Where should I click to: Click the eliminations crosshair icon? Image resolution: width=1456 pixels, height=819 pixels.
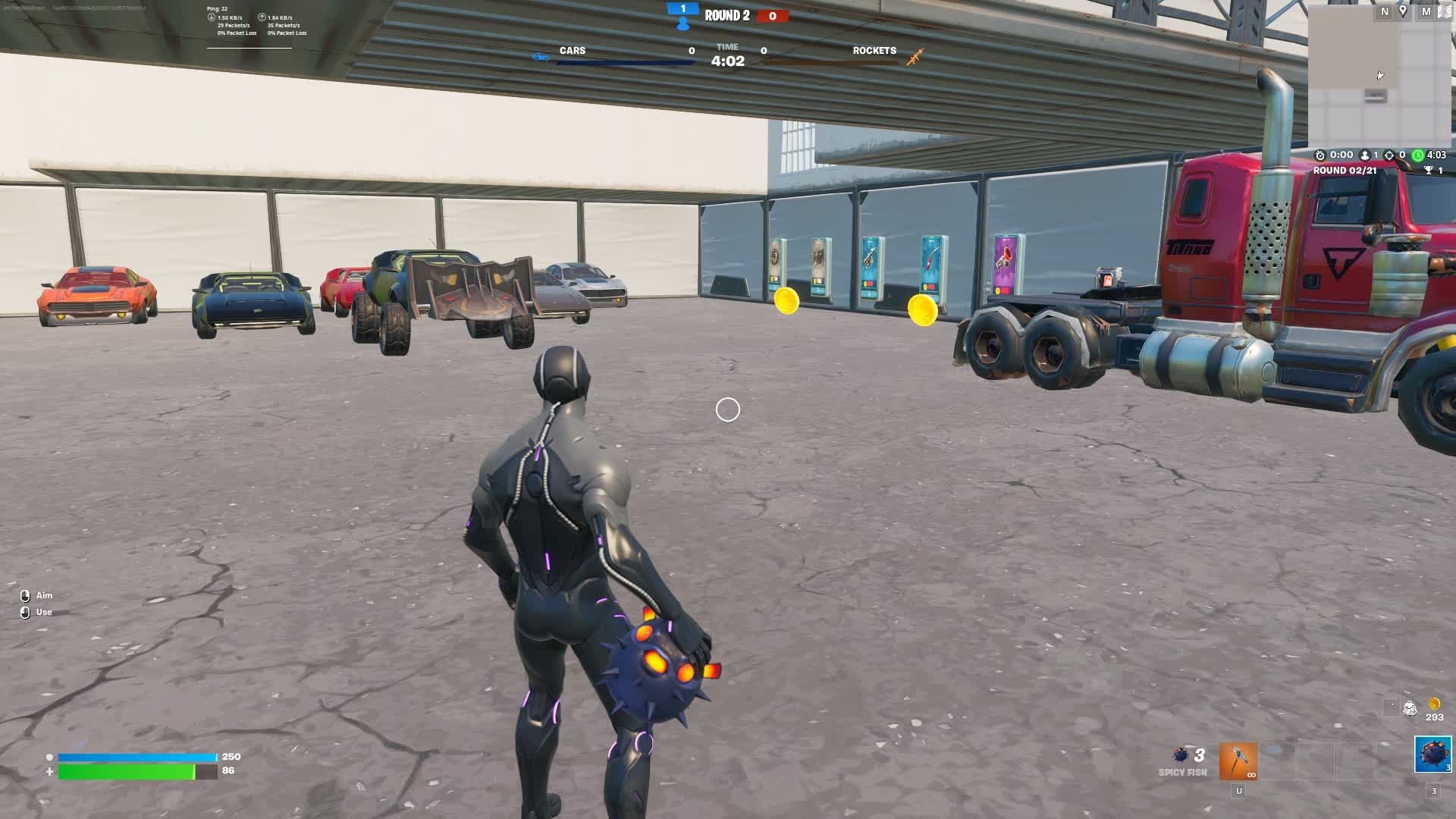[1390, 155]
